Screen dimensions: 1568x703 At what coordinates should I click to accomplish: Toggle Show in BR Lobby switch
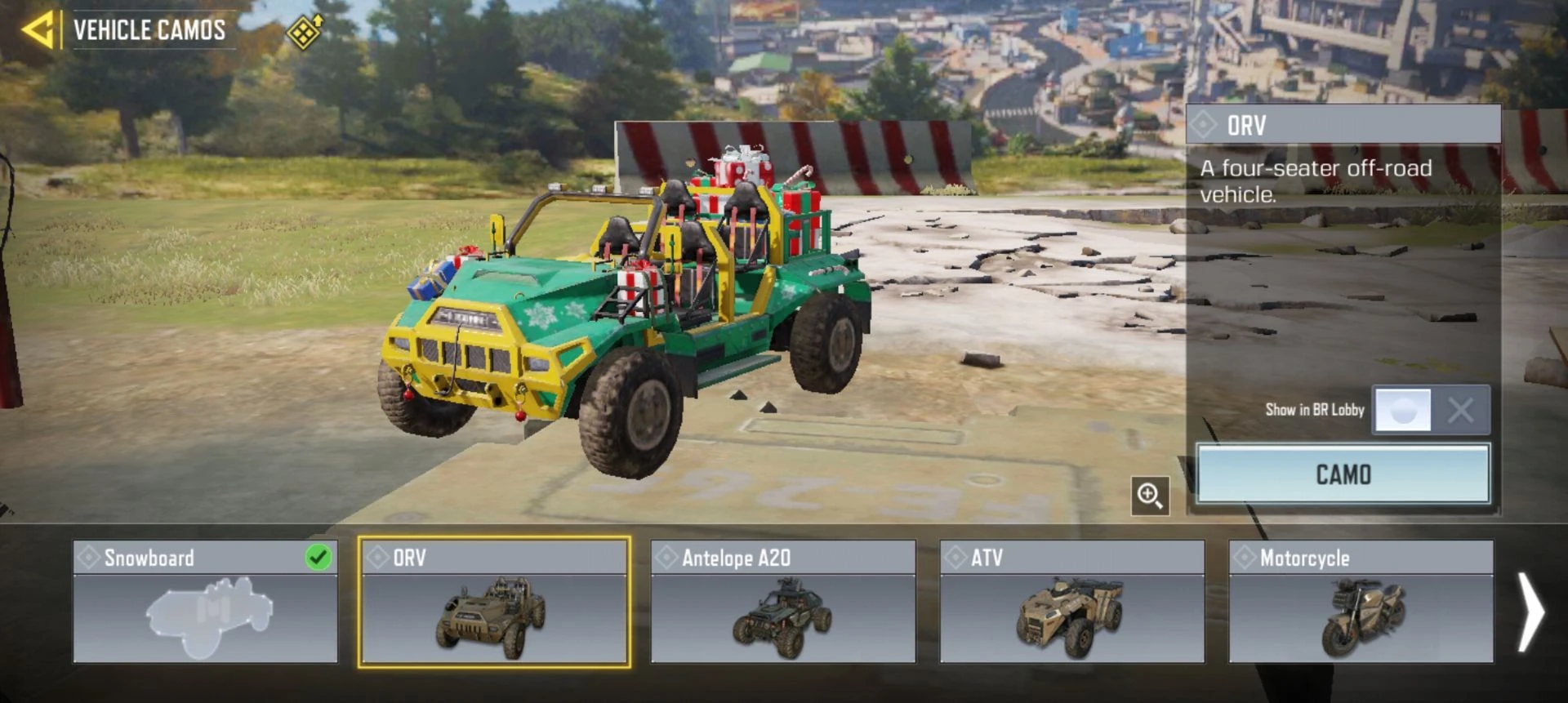coord(1431,410)
